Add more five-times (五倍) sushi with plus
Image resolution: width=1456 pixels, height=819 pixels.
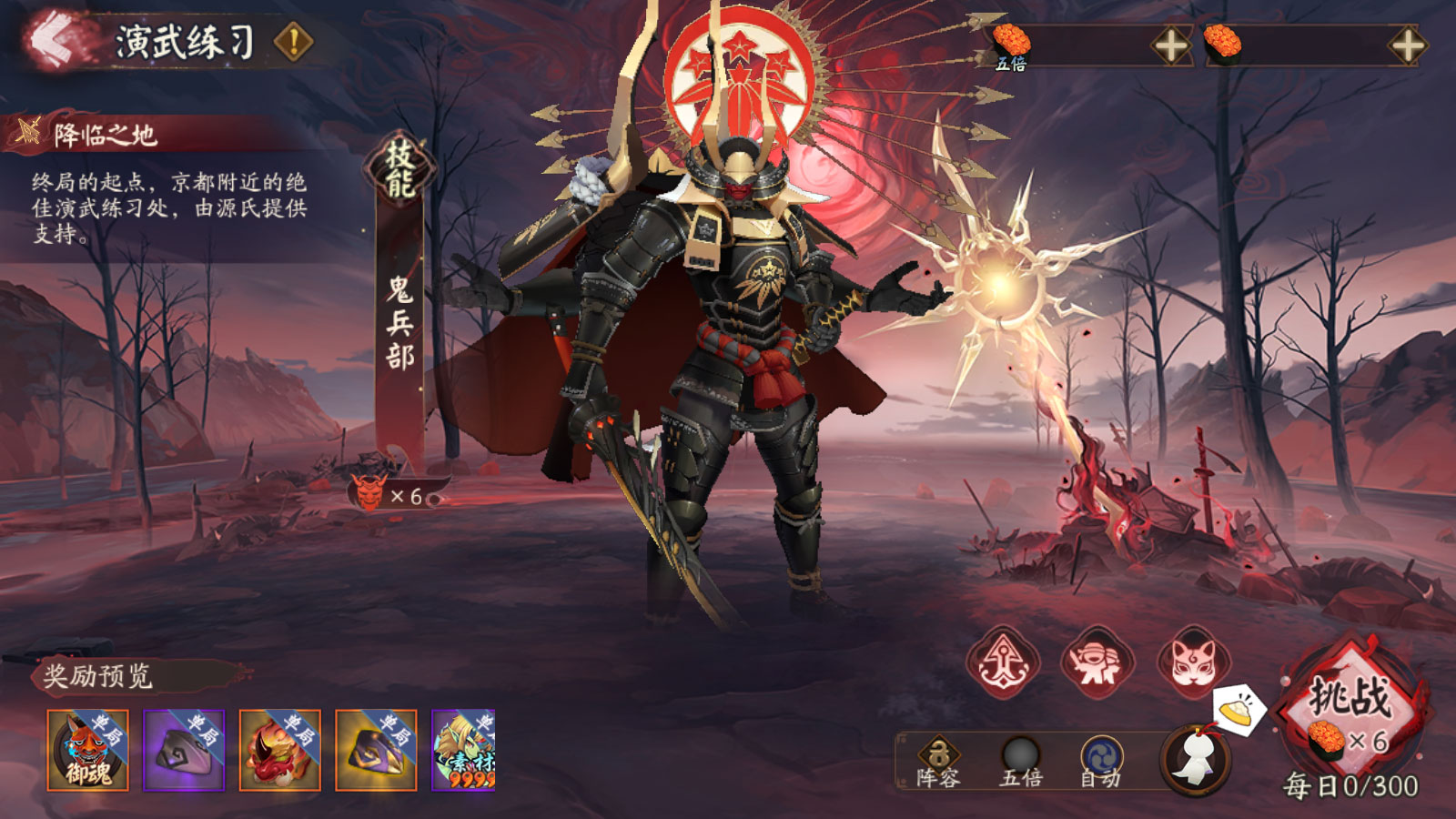pyautogui.click(x=1171, y=45)
